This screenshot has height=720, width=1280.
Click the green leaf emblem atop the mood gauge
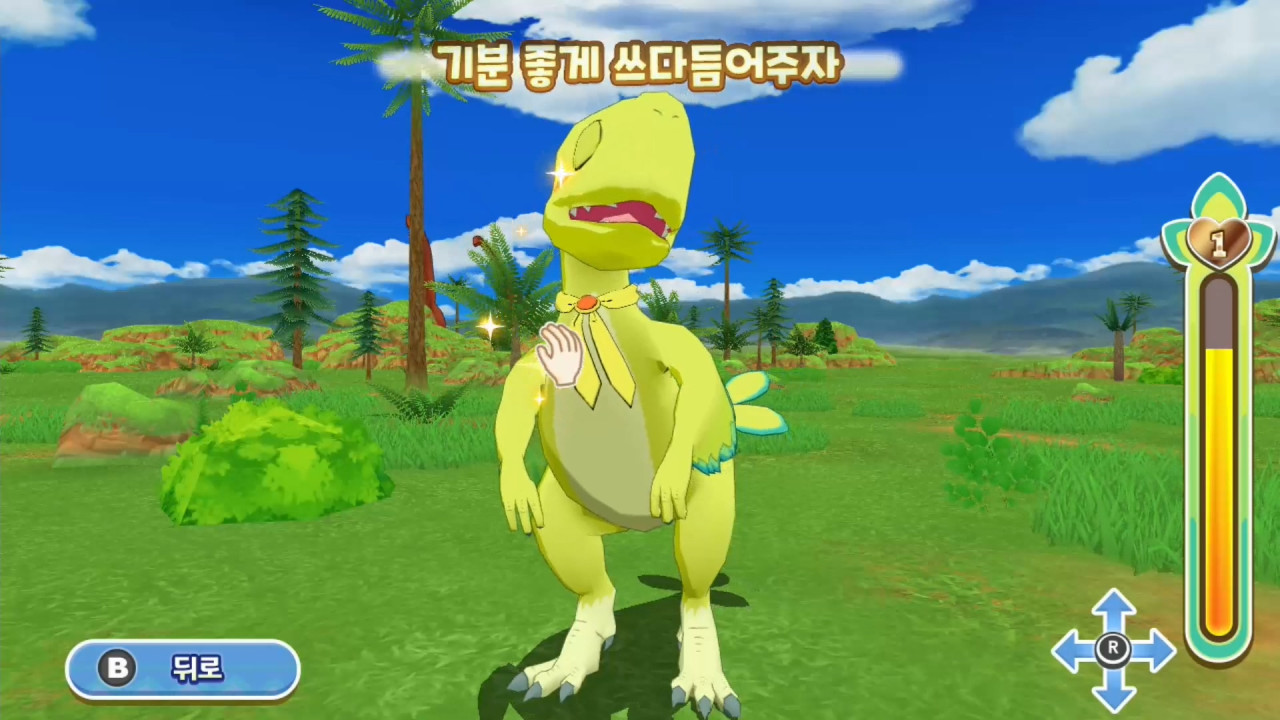point(1220,195)
